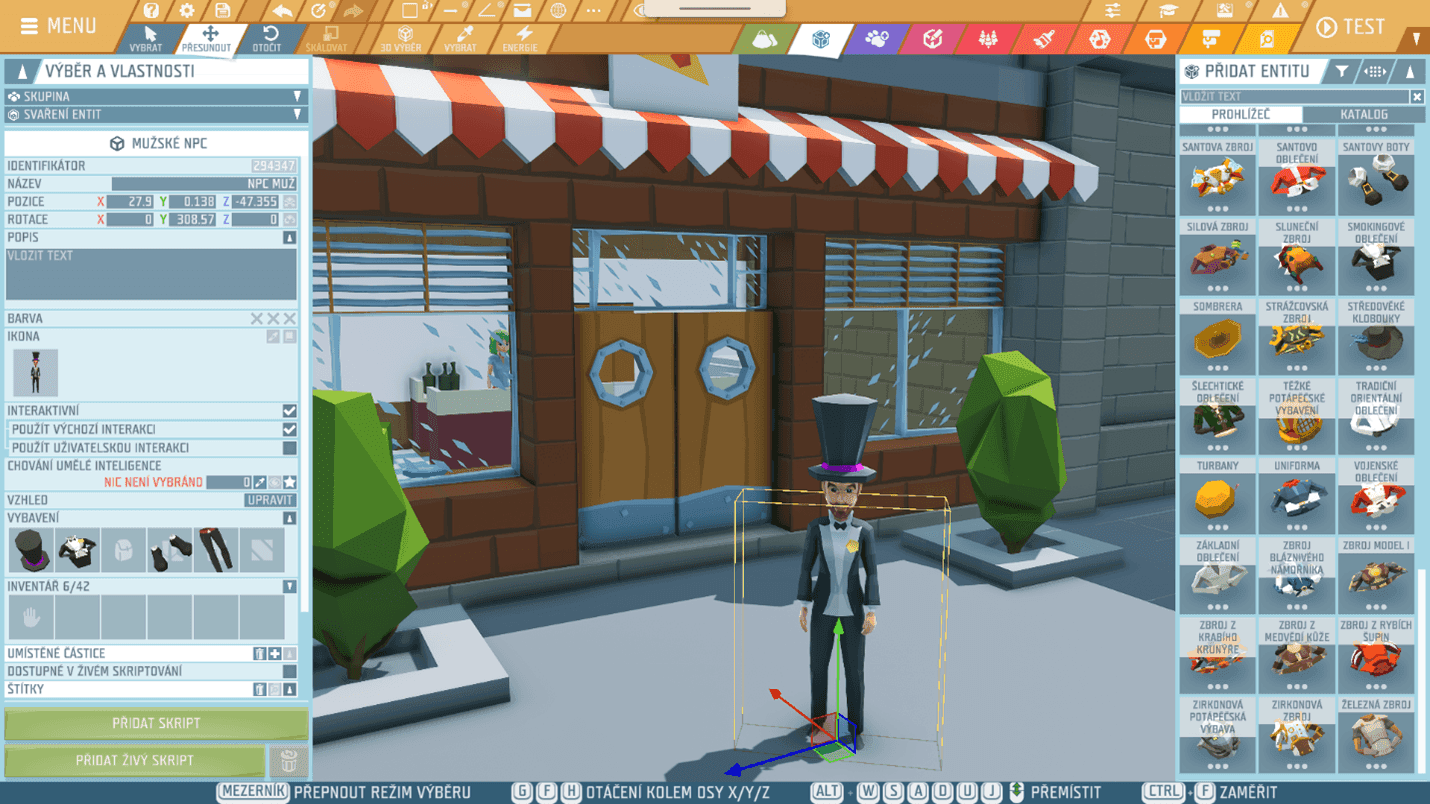Open the brush painting category tab
Image resolution: width=1430 pixels, height=804 pixels.
[1046, 40]
